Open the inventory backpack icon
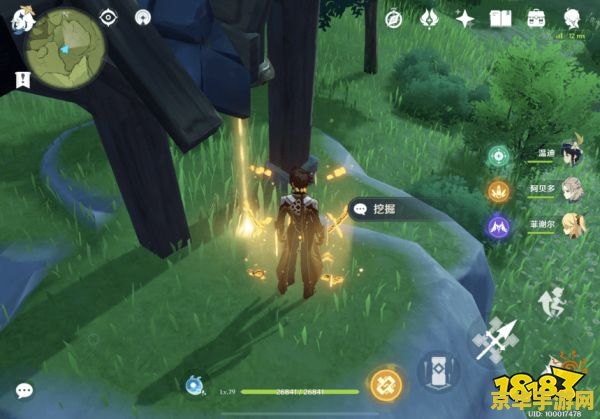This screenshot has width=600, height=419. (x=536, y=18)
